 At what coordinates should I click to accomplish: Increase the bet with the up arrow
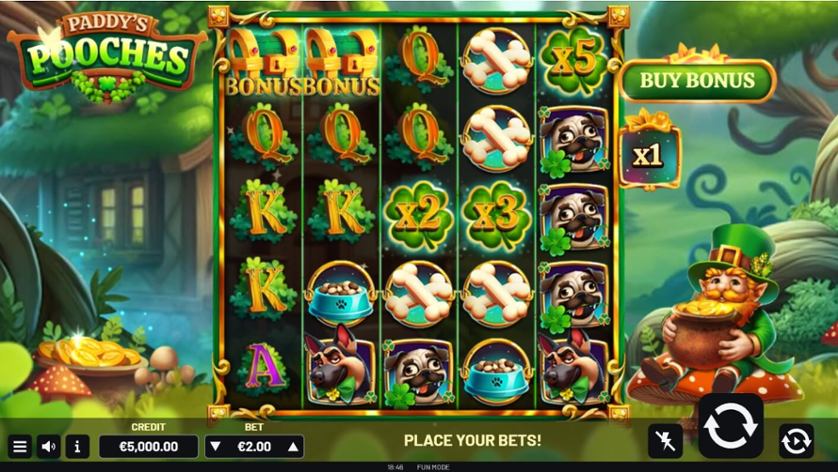pos(293,446)
